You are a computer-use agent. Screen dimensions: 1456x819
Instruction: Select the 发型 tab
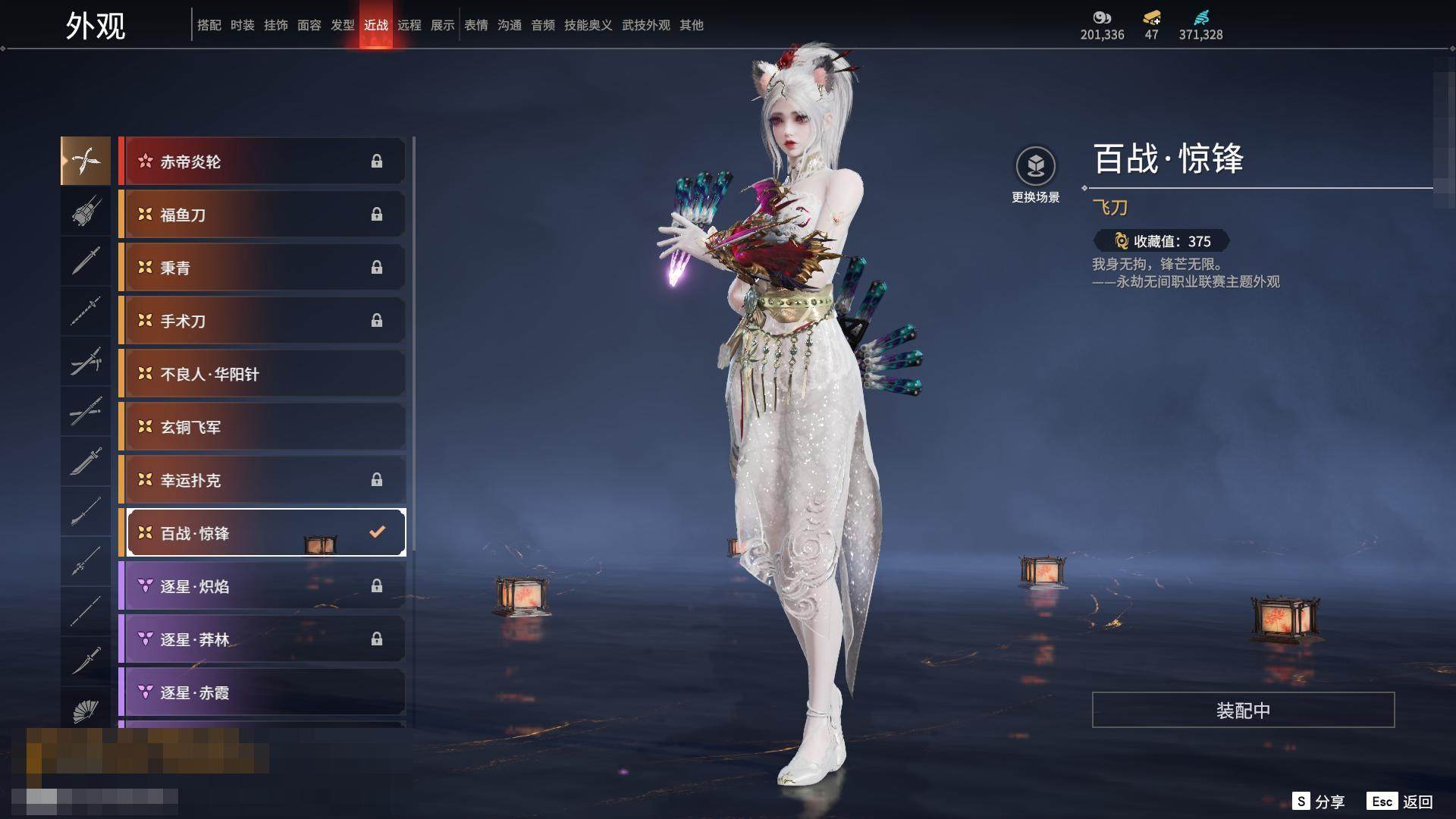coord(343,25)
